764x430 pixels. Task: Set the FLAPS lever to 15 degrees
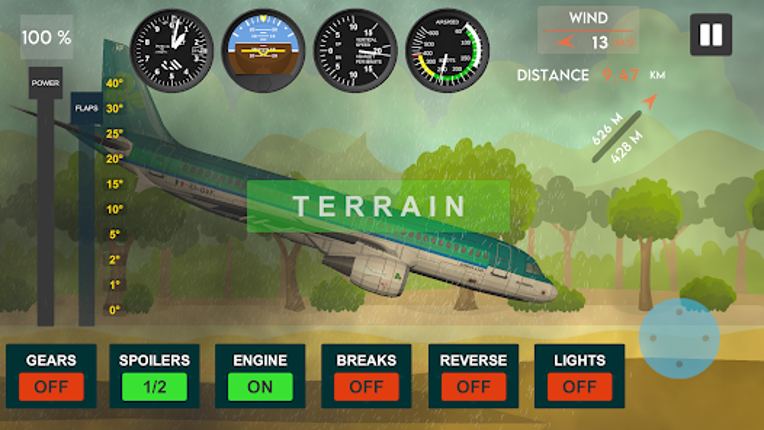tap(87, 184)
